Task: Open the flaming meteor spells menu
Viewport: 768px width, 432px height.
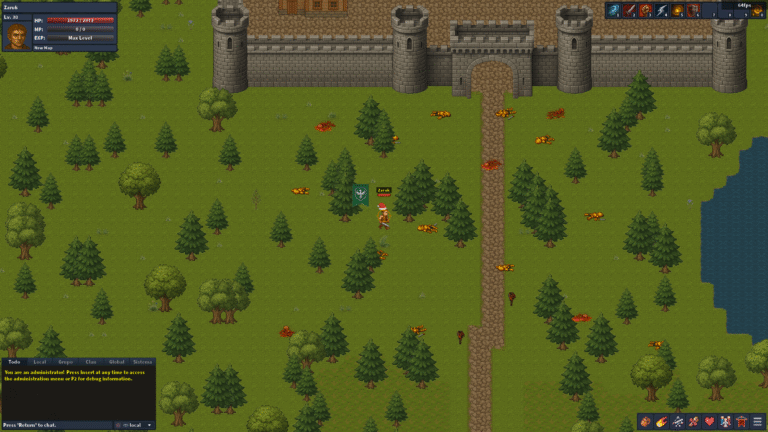Action: pyautogui.click(x=661, y=422)
